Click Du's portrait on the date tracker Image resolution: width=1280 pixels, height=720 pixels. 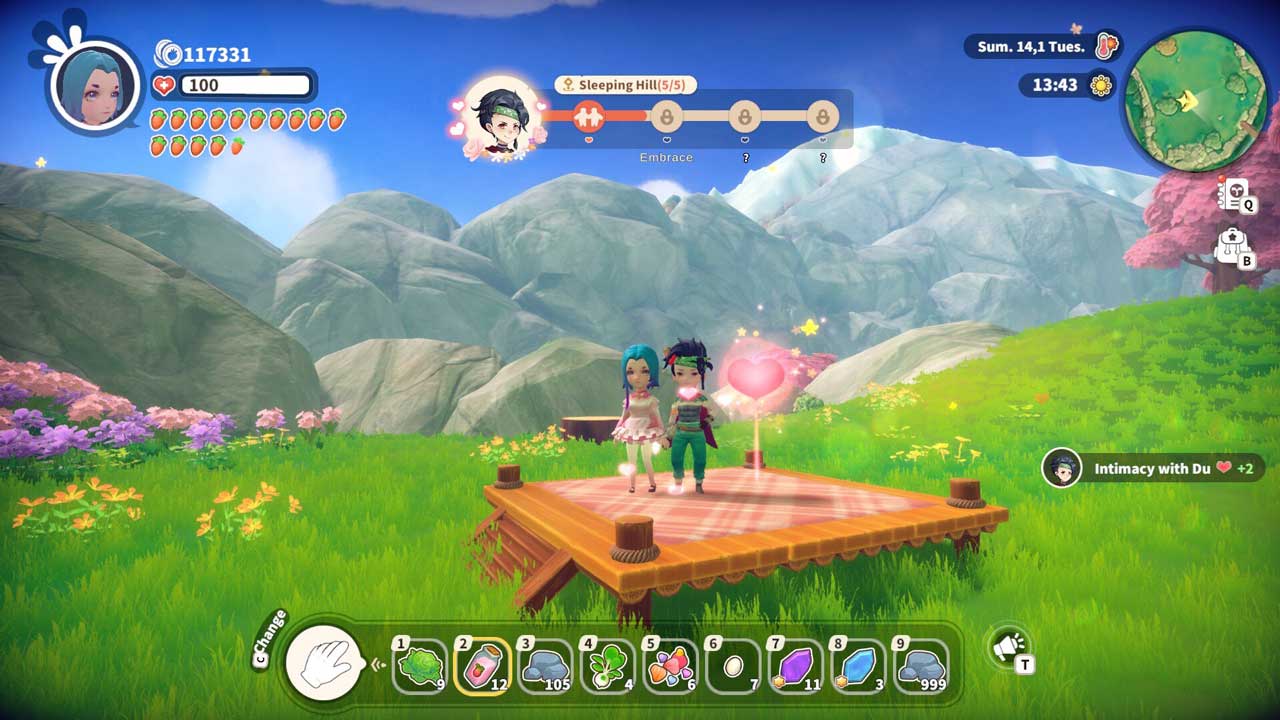click(x=502, y=118)
